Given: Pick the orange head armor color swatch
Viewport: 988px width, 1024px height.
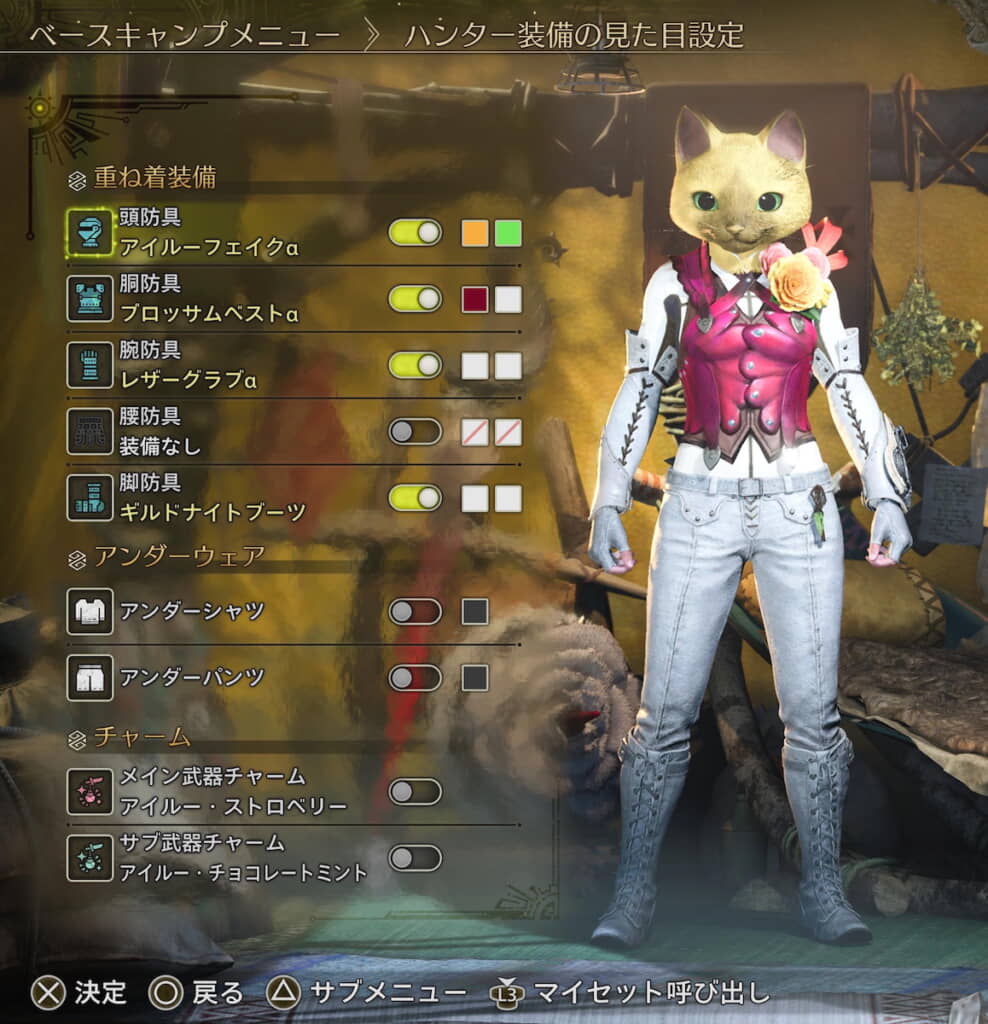Looking at the screenshot, I should click(x=475, y=233).
